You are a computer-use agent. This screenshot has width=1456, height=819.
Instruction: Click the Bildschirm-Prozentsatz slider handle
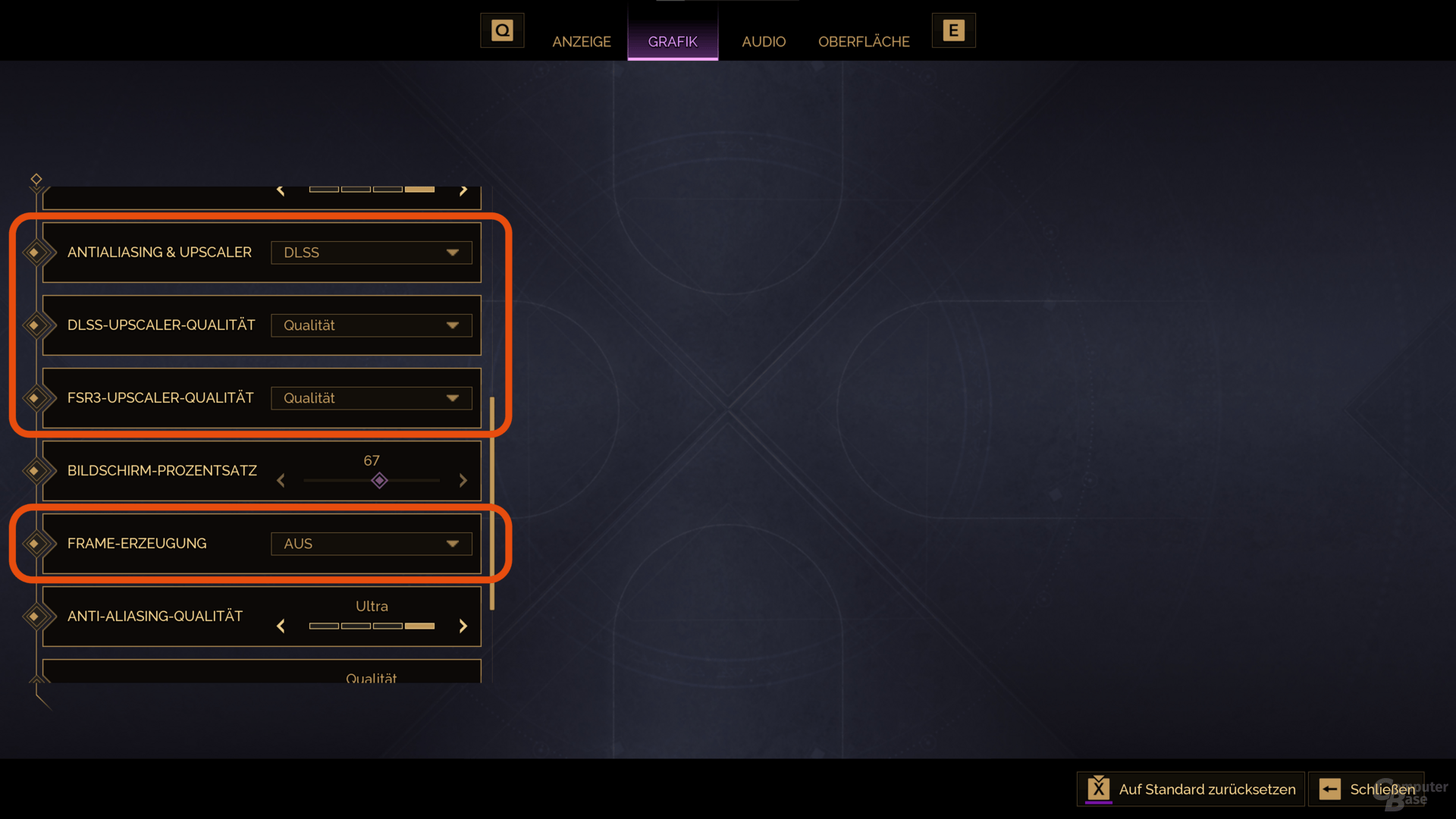tap(379, 481)
